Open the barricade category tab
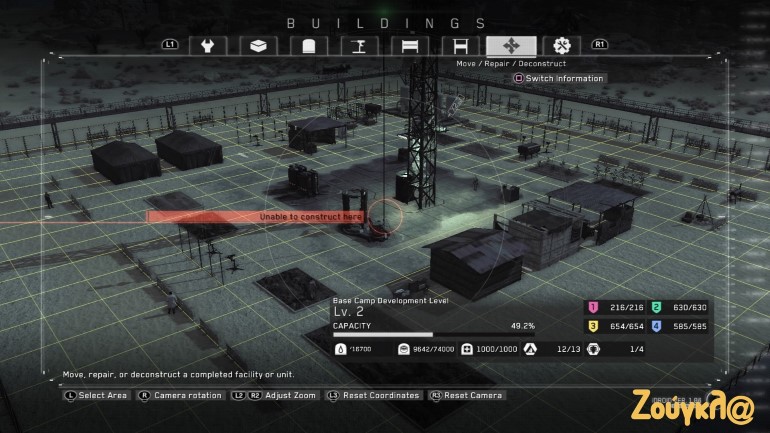The height and width of the screenshot is (433, 770). click(409, 45)
